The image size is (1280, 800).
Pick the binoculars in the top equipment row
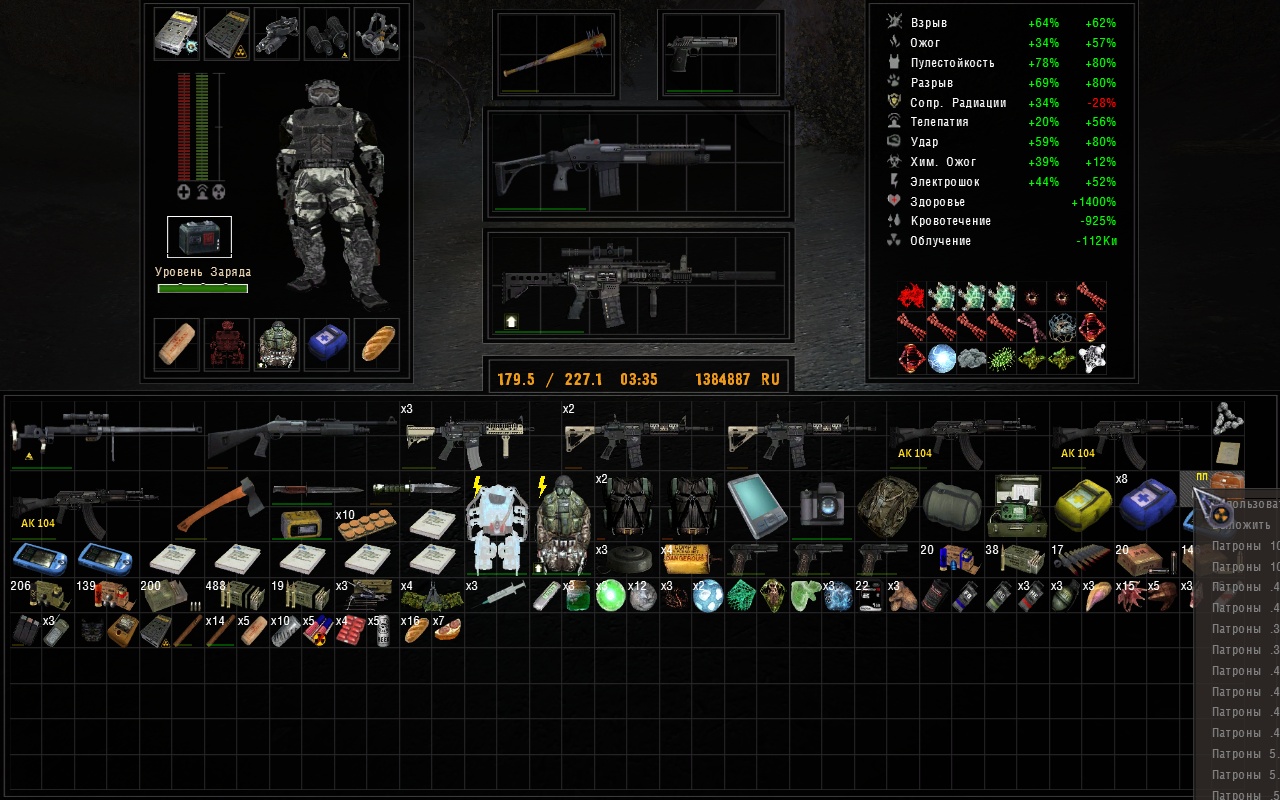pyautogui.click(x=327, y=33)
